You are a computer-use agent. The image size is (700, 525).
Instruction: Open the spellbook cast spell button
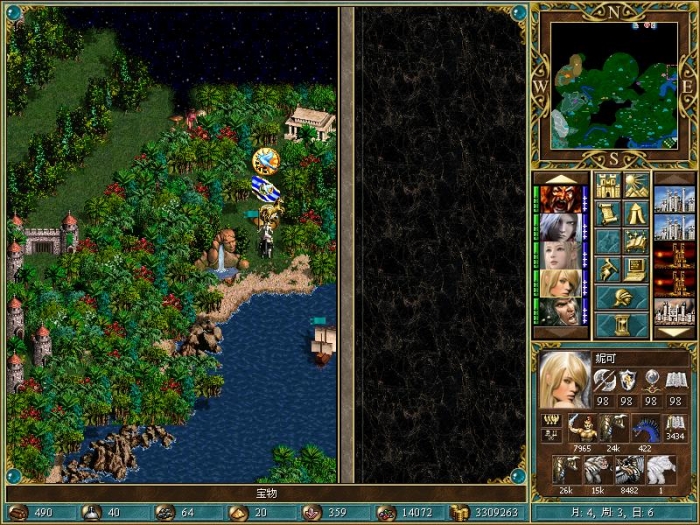[x=636, y=240]
